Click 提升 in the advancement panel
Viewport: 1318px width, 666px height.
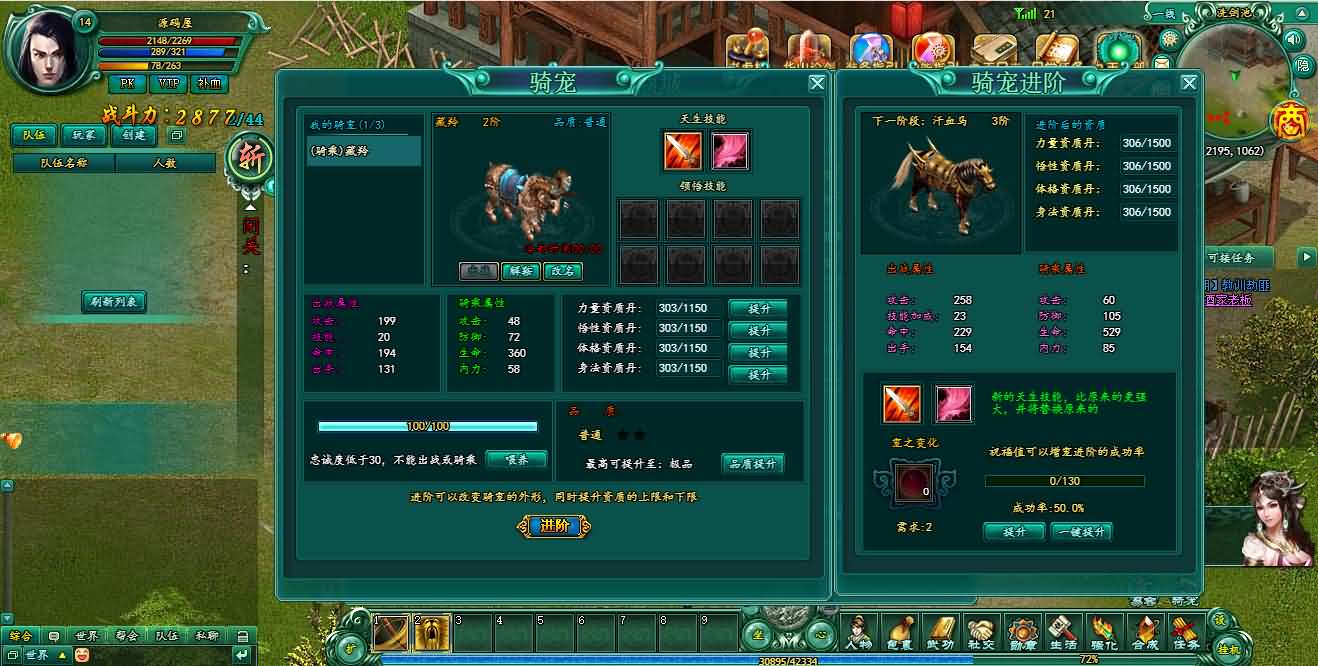[1014, 532]
